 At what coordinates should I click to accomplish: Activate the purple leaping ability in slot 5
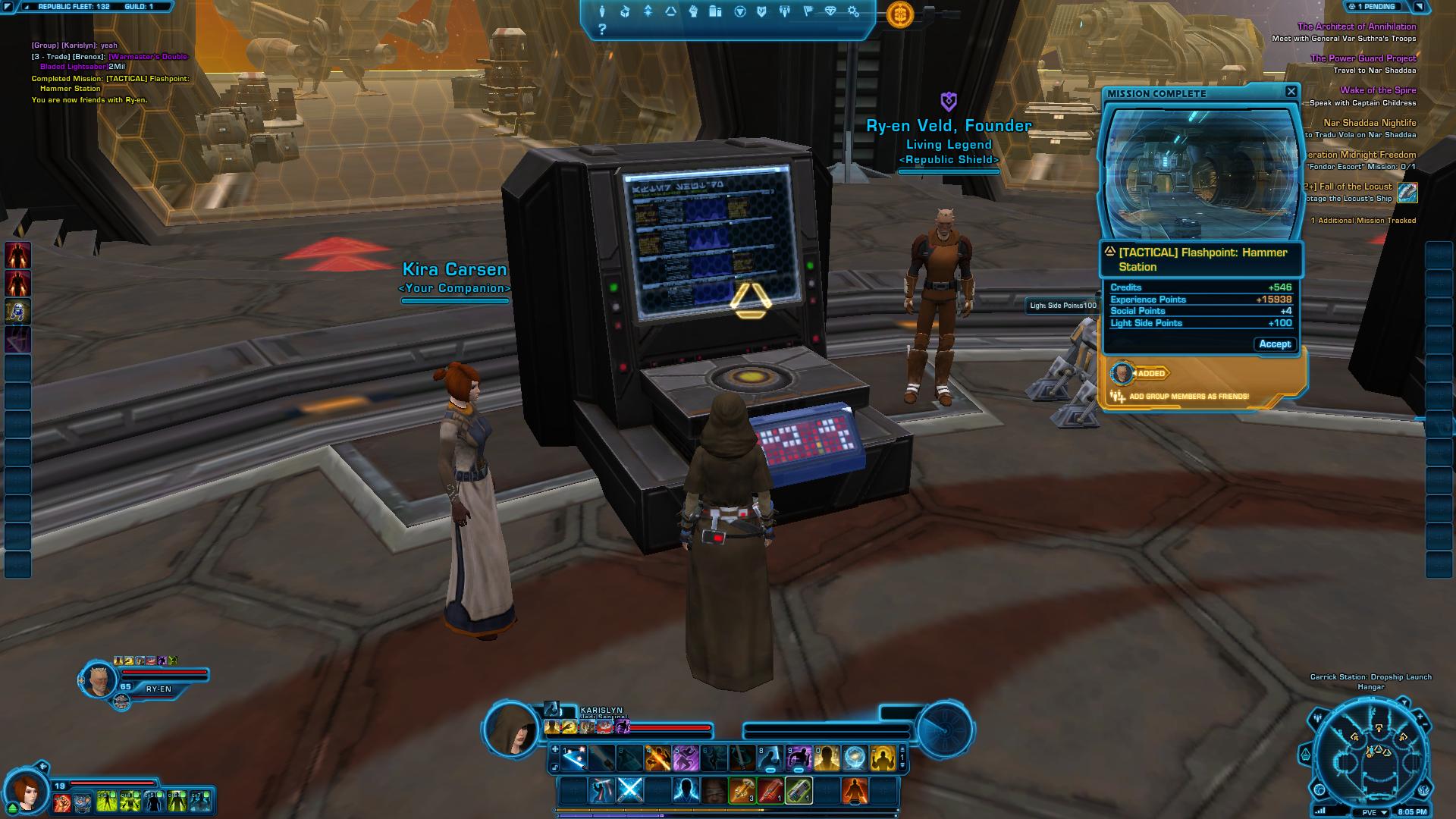click(685, 758)
